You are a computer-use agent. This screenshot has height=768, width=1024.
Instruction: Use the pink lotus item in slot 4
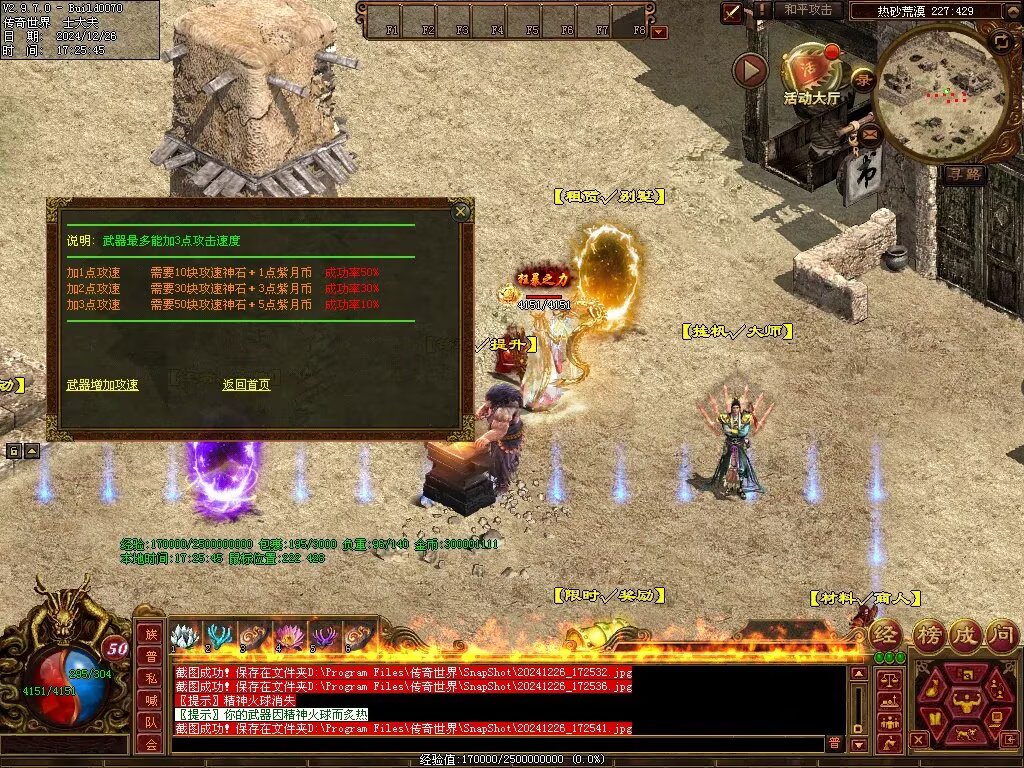pos(290,636)
